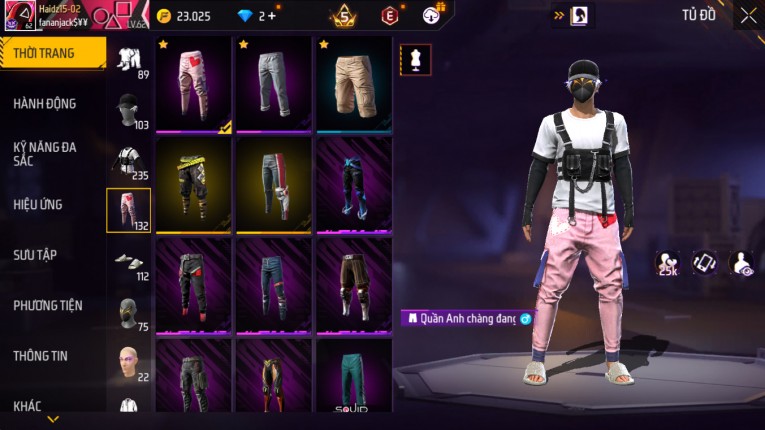The height and width of the screenshot is (430, 765).
Task: Open the mask subcategory showing 75
Action: (128, 312)
